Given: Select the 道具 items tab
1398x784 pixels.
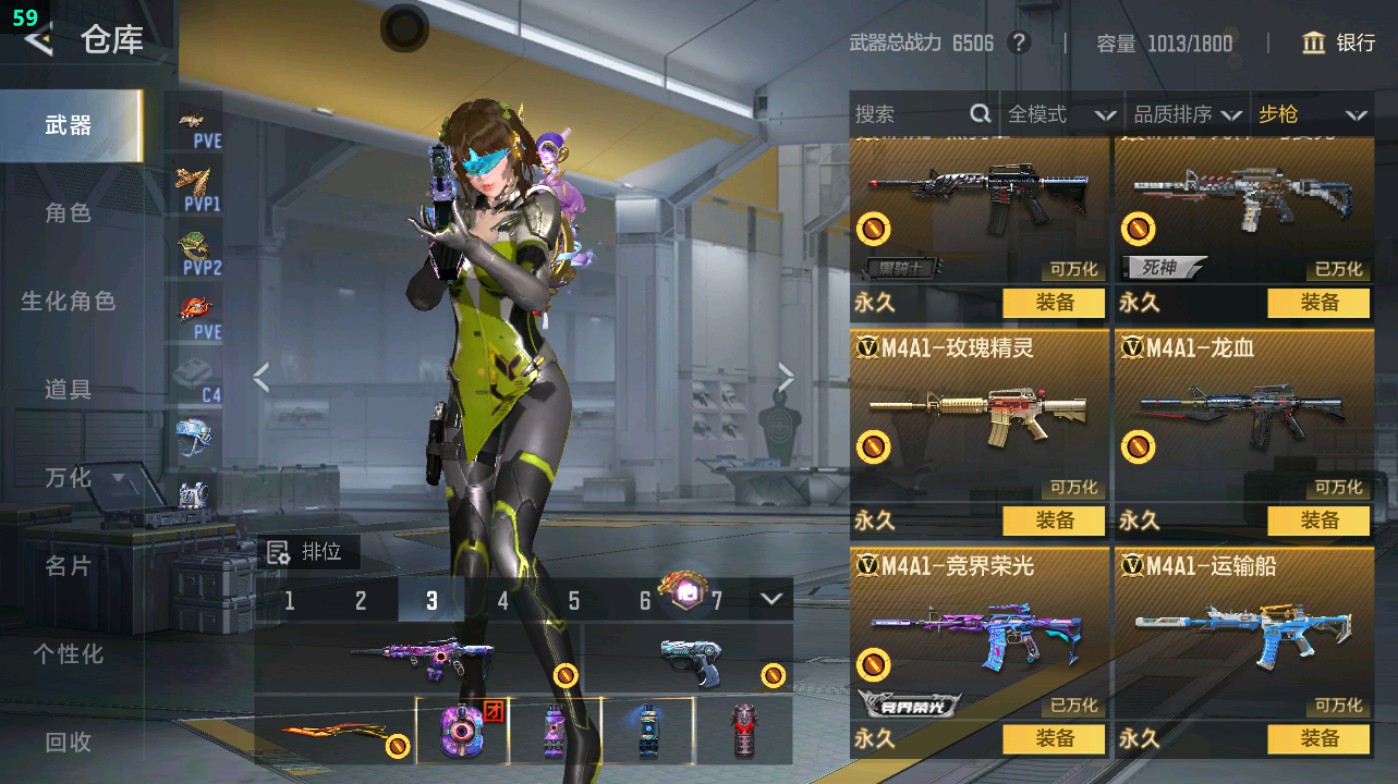Looking at the screenshot, I should click(68, 389).
